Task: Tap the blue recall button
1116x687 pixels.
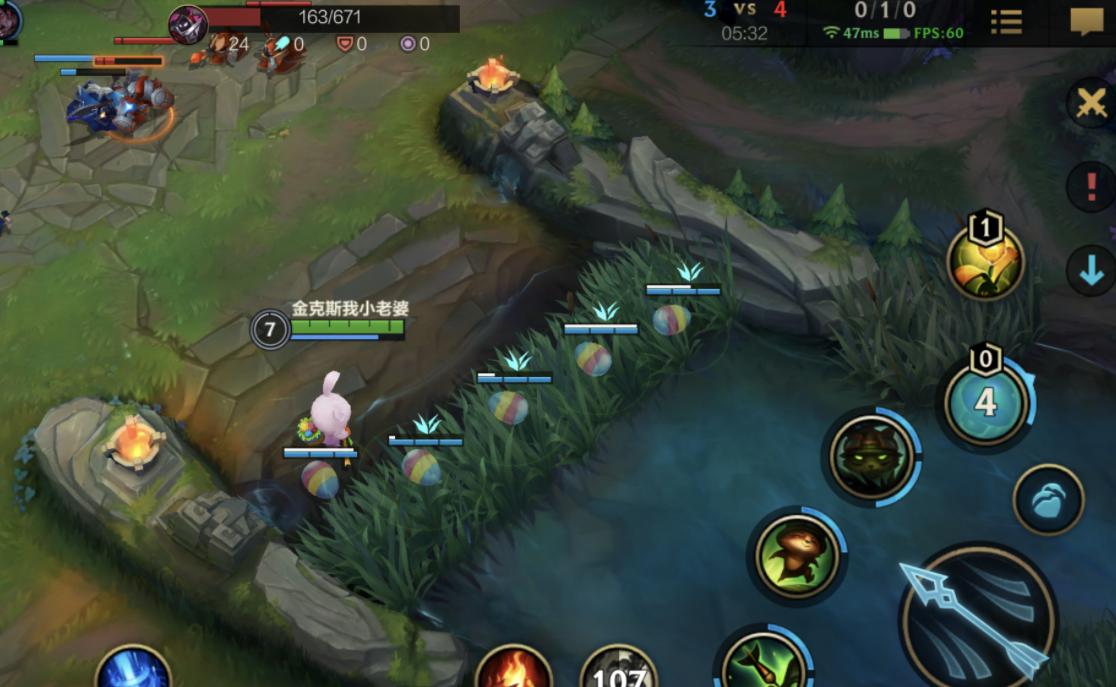Action: click(x=133, y=668)
